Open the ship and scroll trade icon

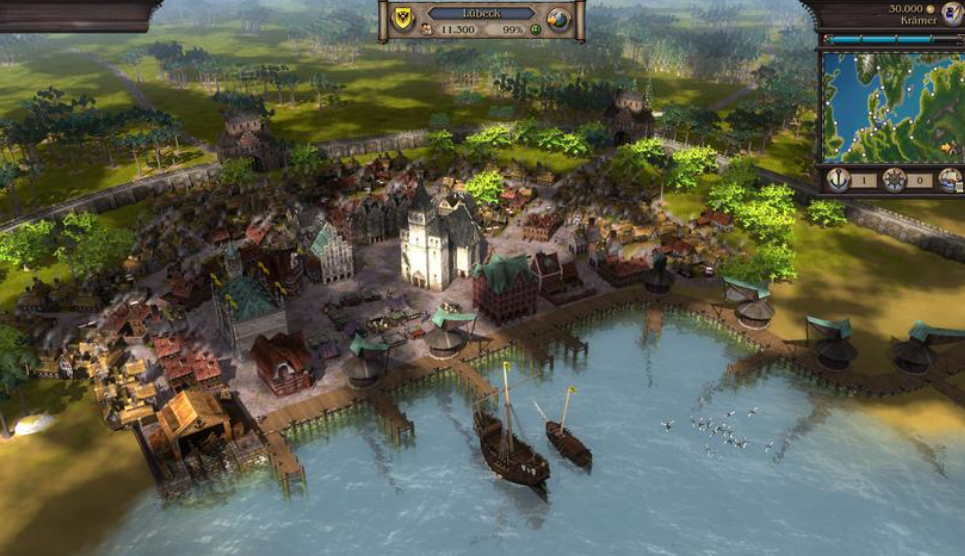click(949, 180)
